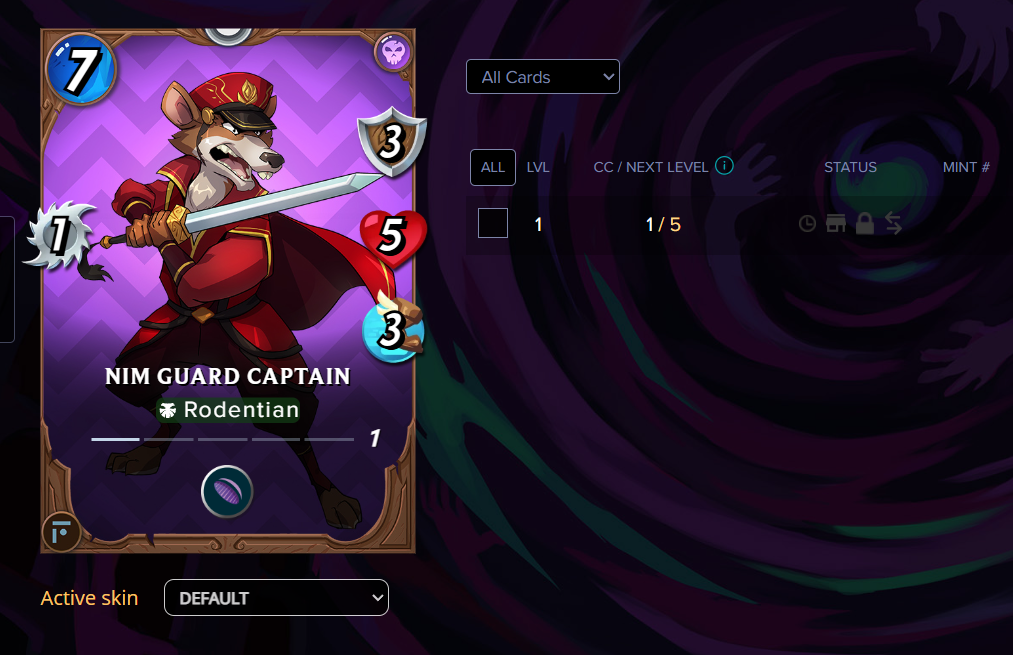1013x655 pixels.
Task: Click the clock cooldown status icon
Action: coord(807,224)
